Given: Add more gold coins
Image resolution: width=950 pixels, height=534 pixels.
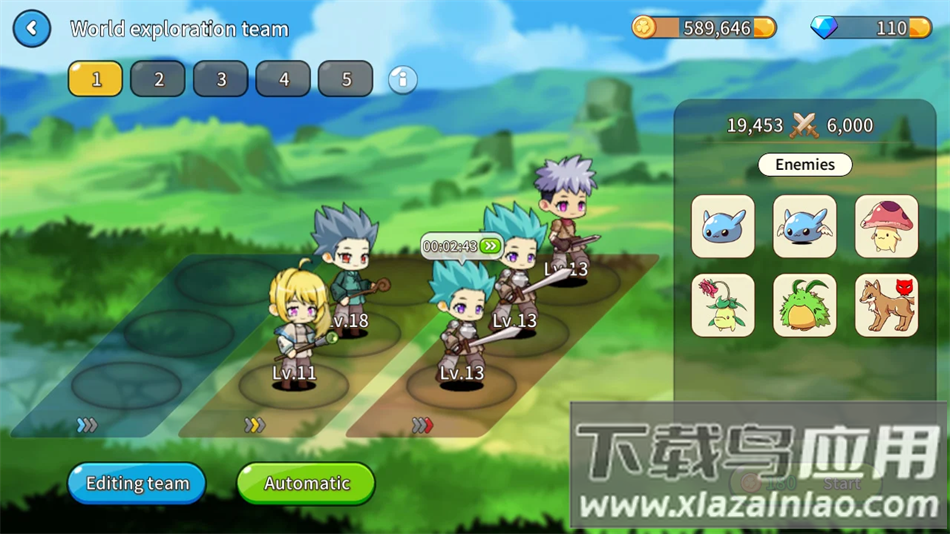Looking at the screenshot, I should pos(764,28).
